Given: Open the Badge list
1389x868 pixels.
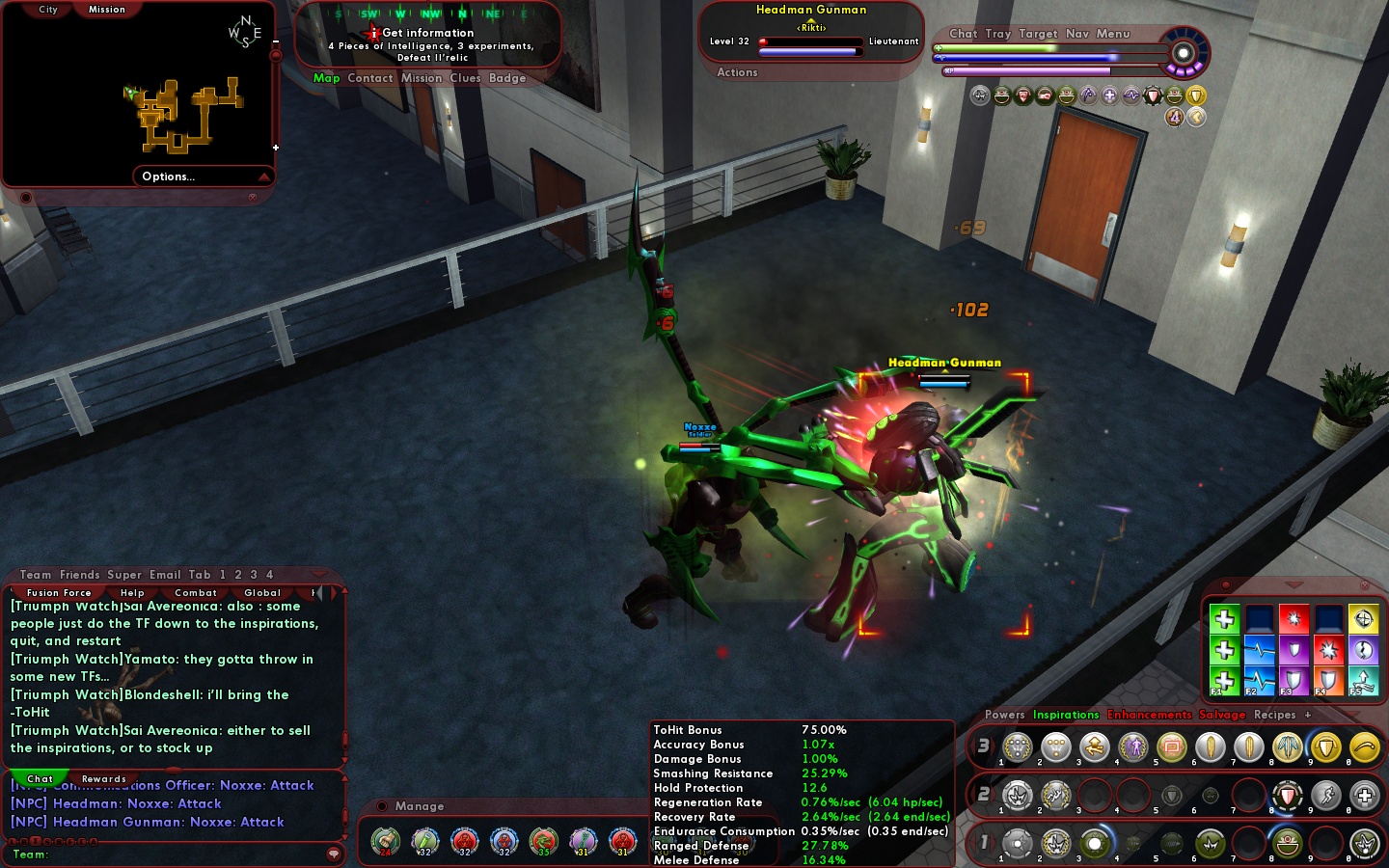Looking at the screenshot, I should pos(507,78).
